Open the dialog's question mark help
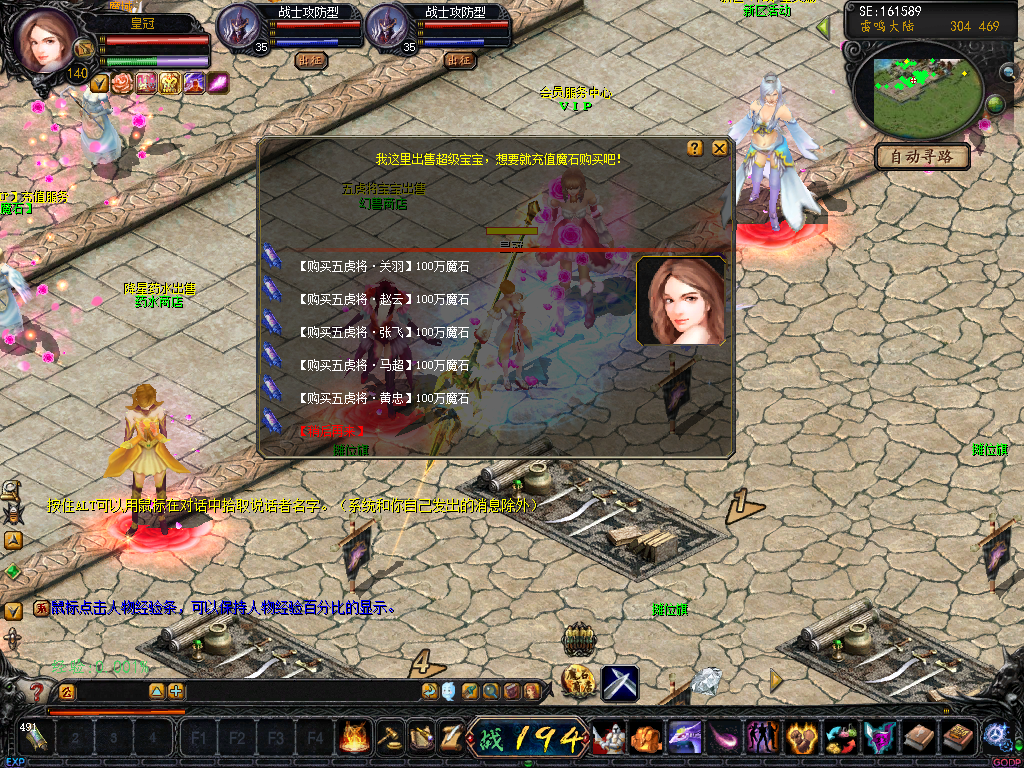This screenshot has height=768, width=1024. click(695, 148)
